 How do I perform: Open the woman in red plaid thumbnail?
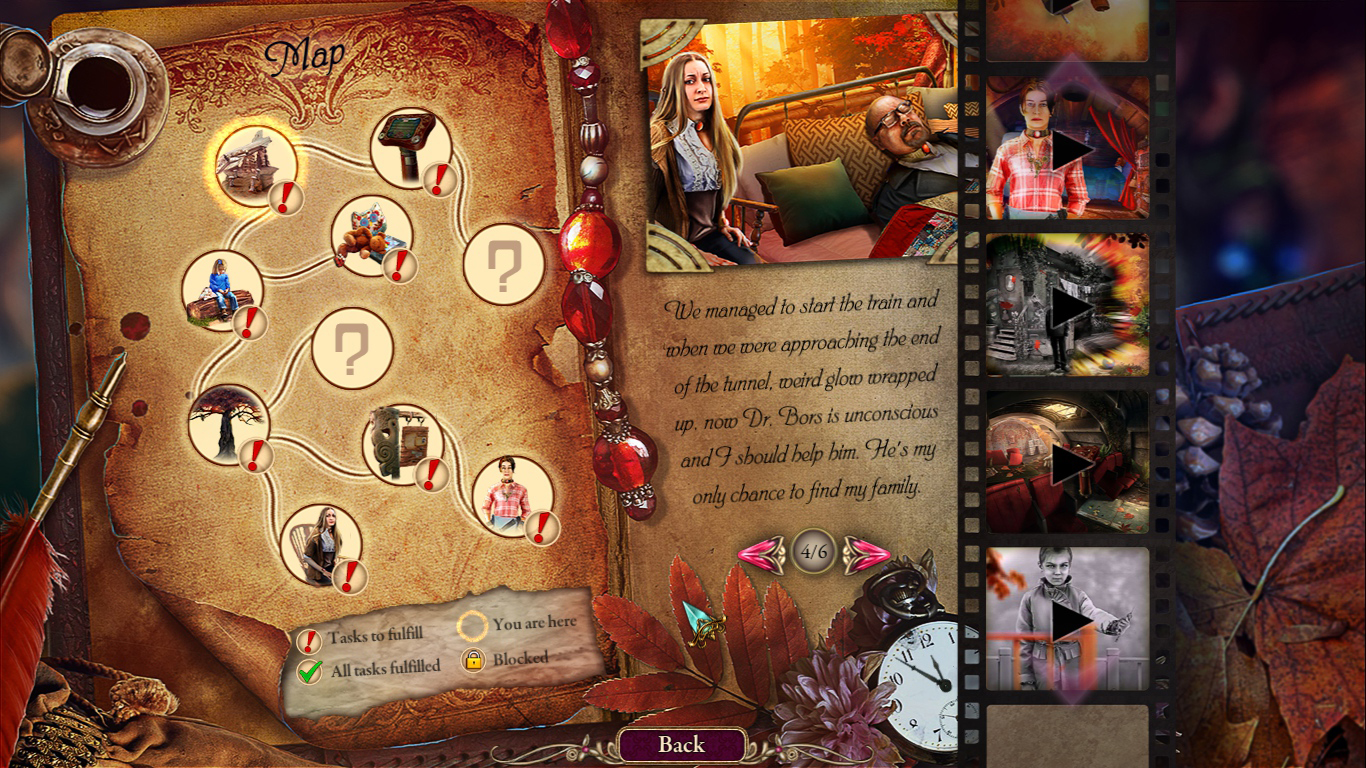tap(1066, 145)
